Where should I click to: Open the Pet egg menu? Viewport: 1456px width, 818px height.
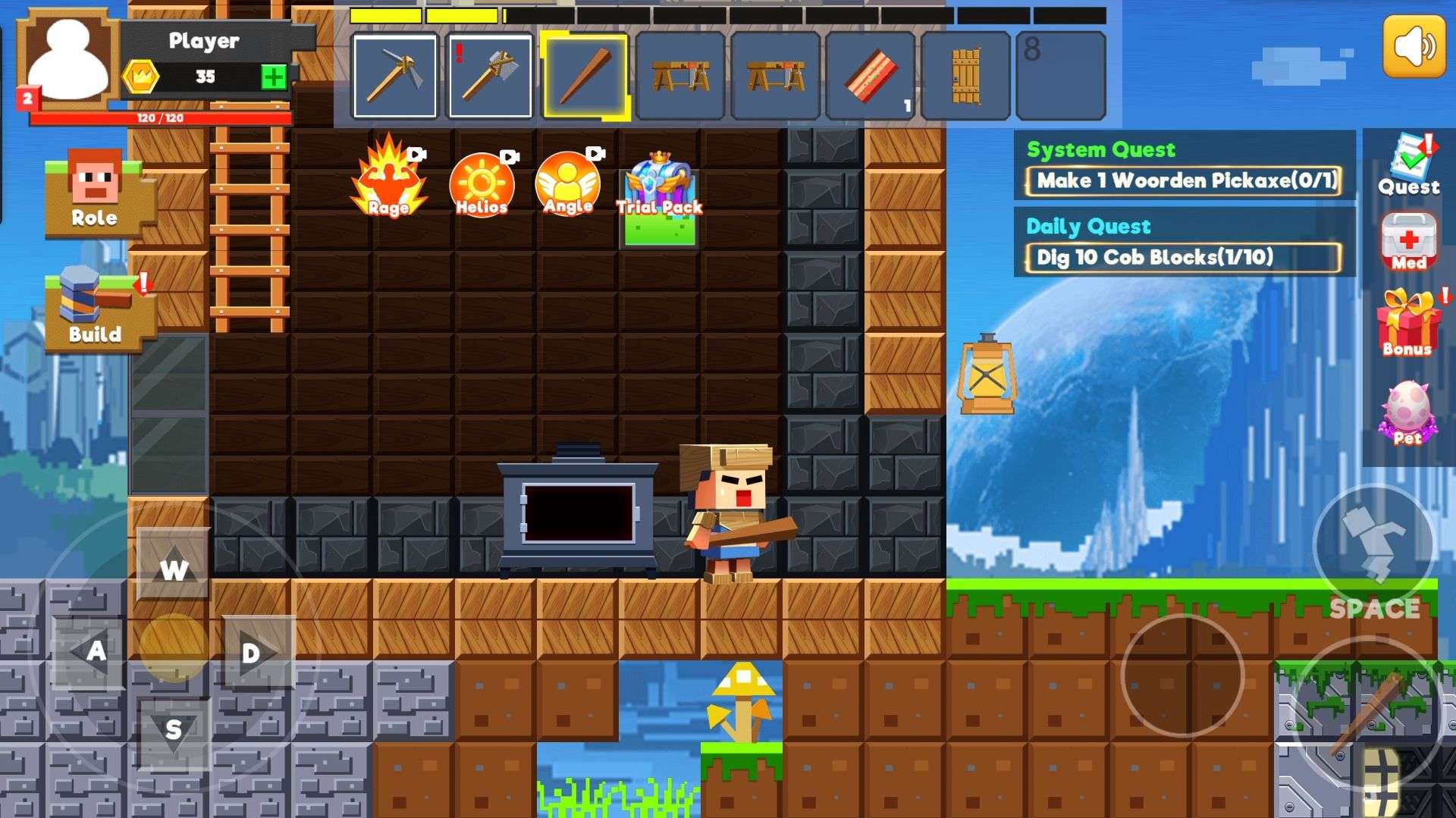(1407, 413)
